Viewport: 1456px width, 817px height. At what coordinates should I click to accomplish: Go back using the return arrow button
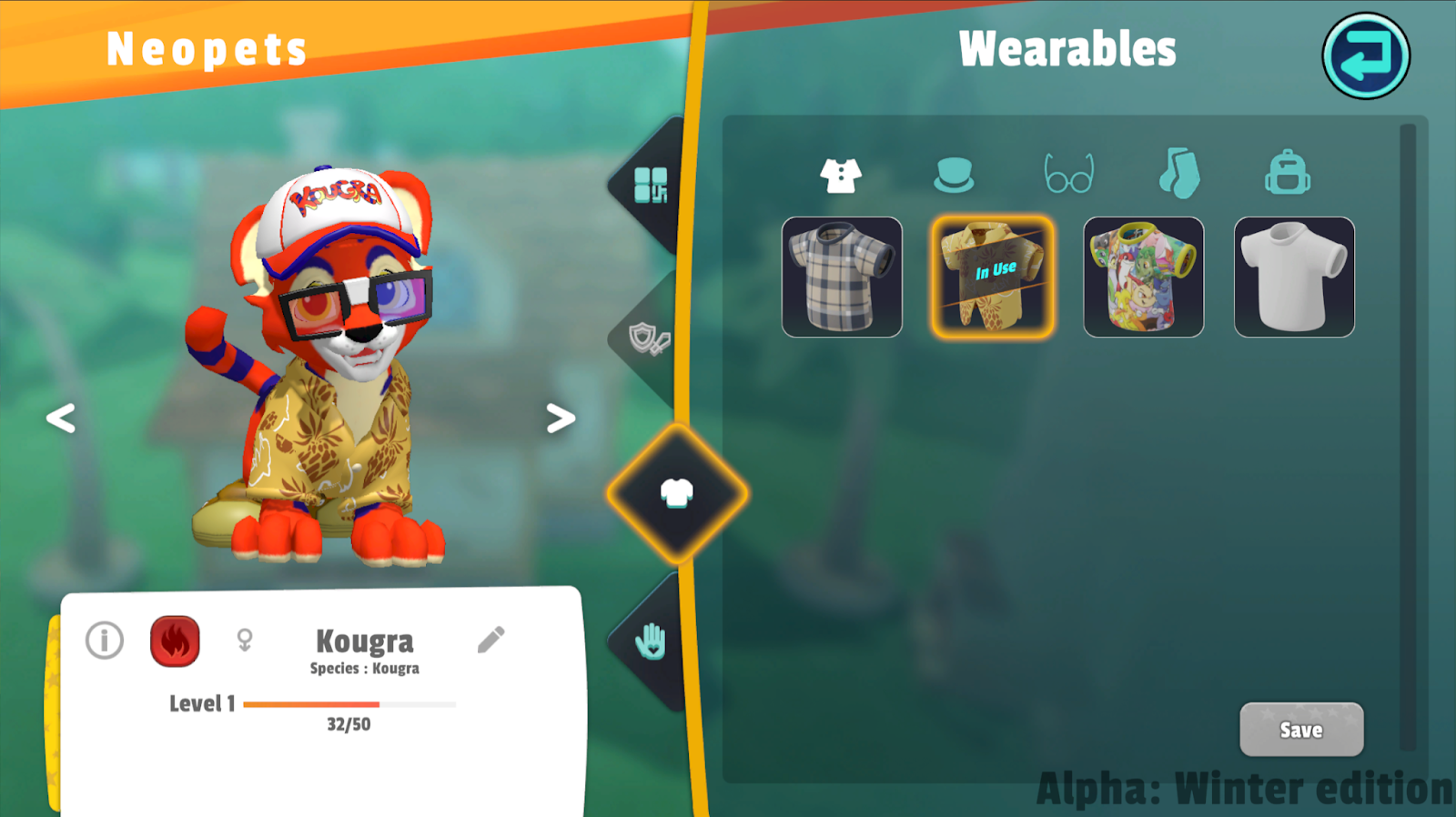click(1365, 56)
